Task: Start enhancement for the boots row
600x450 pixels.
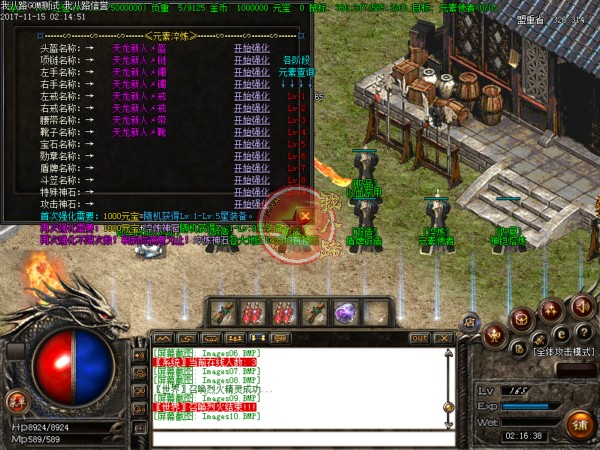Action: point(251,131)
